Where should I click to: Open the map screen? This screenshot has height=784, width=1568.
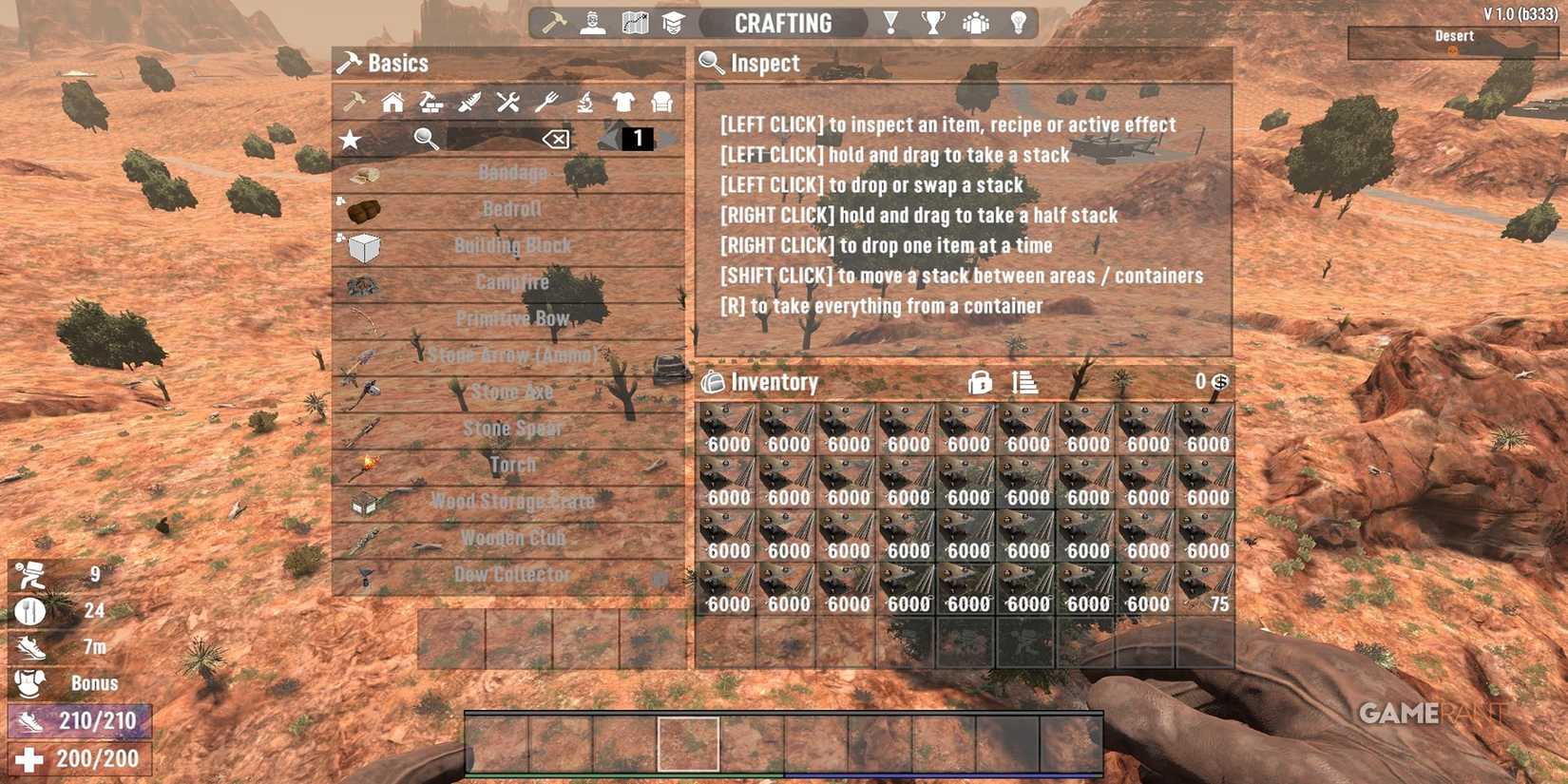point(634,22)
